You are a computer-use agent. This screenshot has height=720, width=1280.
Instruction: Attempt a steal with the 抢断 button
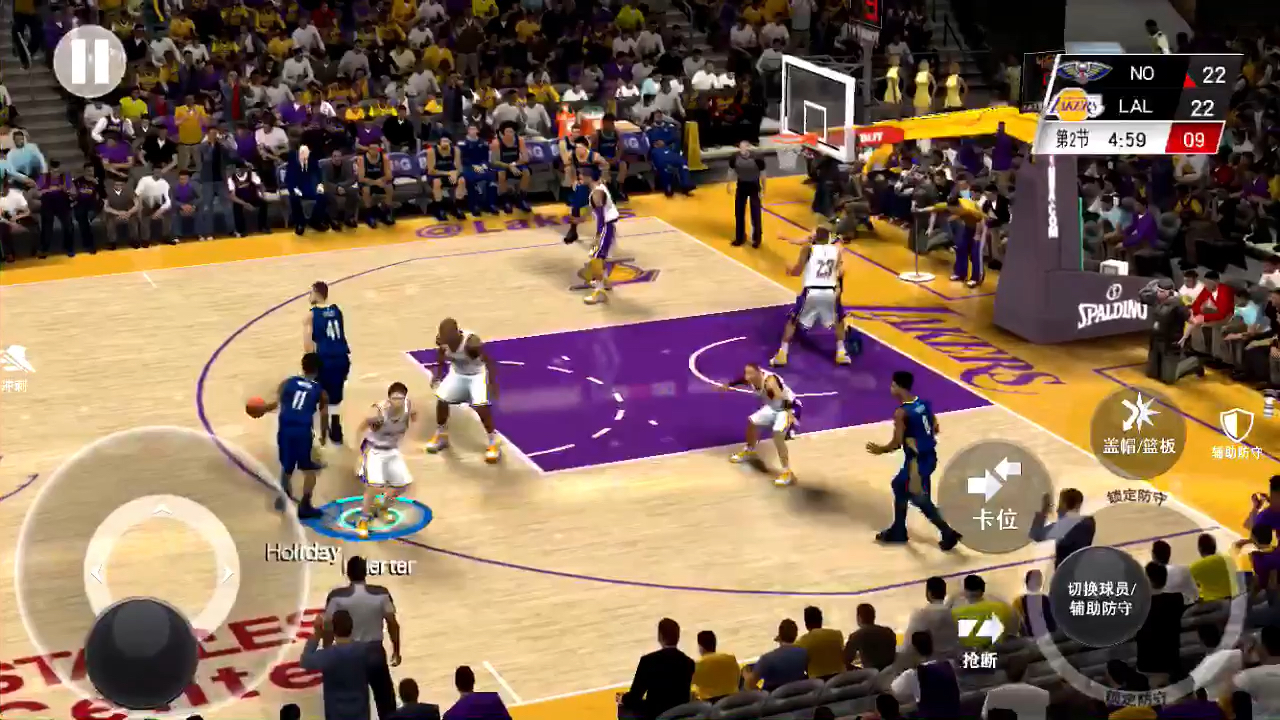[980, 638]
